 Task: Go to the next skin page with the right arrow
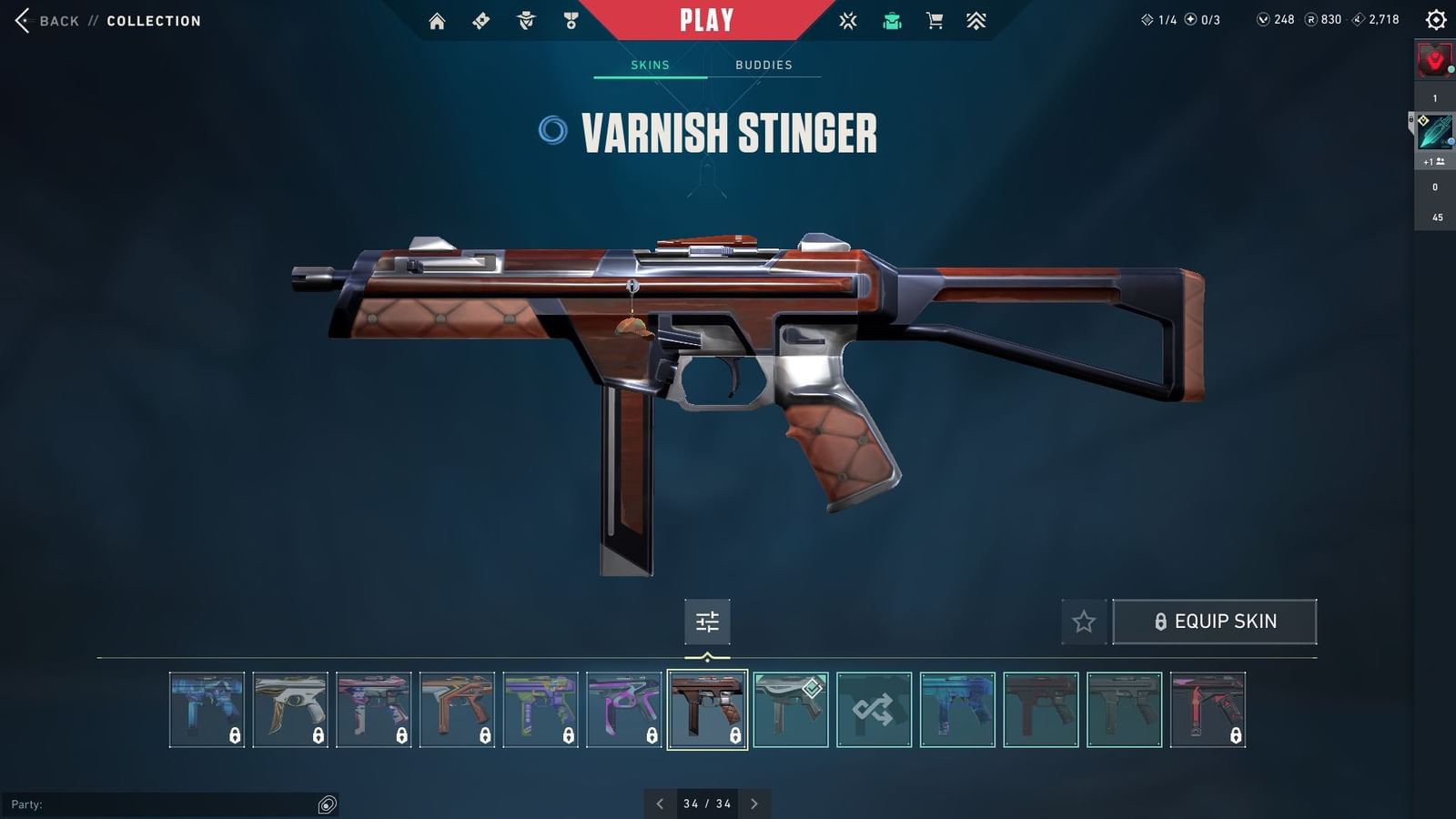(x=754, y=804)
